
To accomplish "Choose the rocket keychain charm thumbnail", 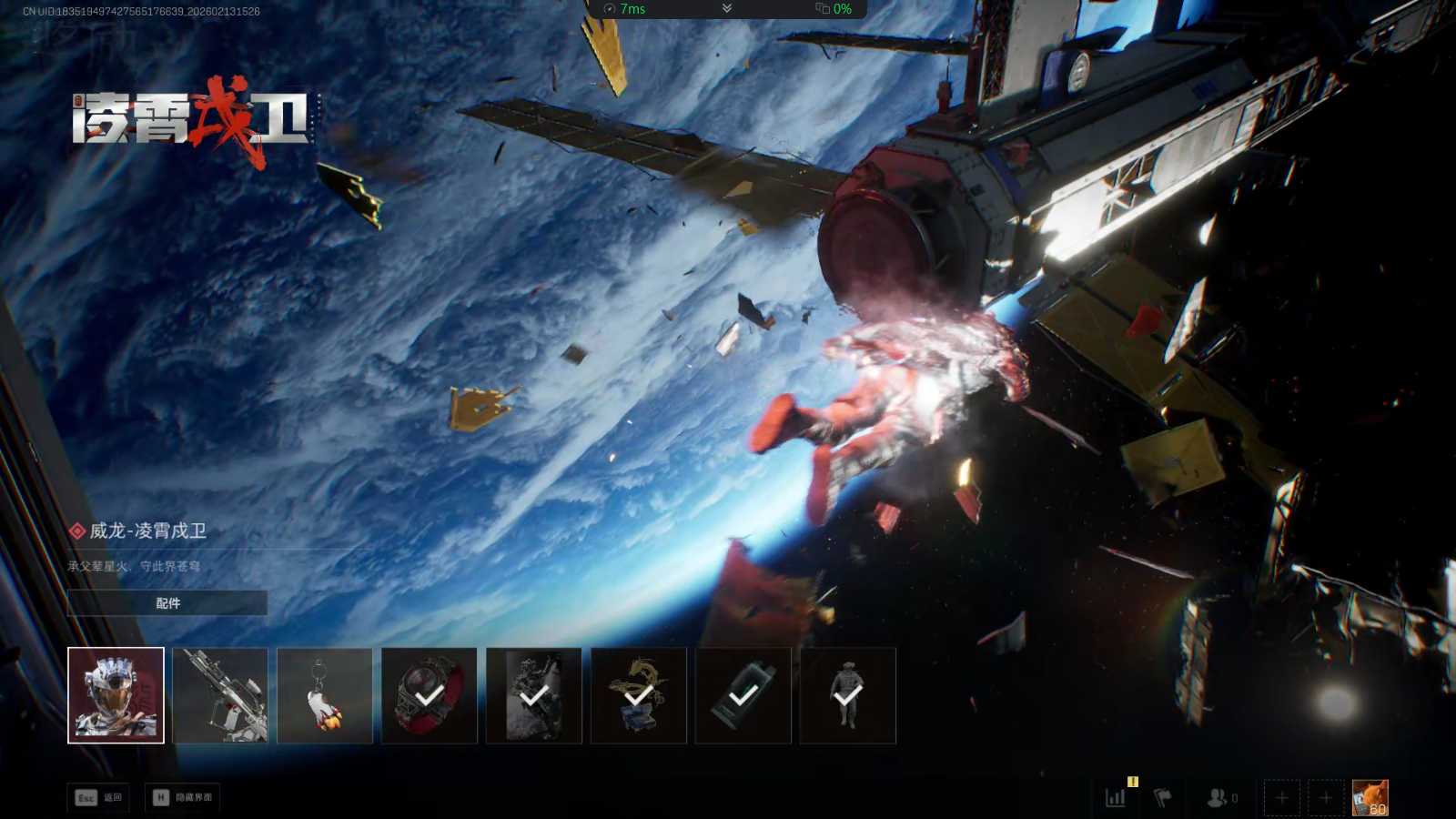I will pos(325,695).
